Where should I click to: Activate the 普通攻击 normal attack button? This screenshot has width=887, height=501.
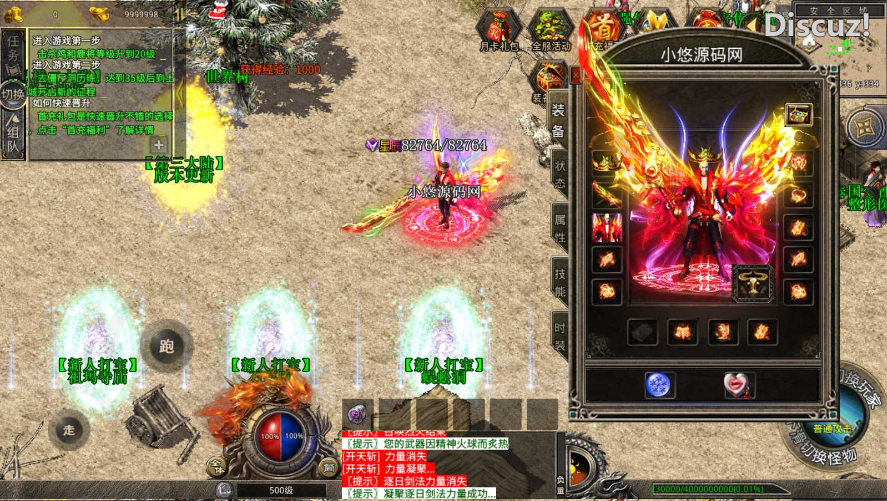coord(832,427)
